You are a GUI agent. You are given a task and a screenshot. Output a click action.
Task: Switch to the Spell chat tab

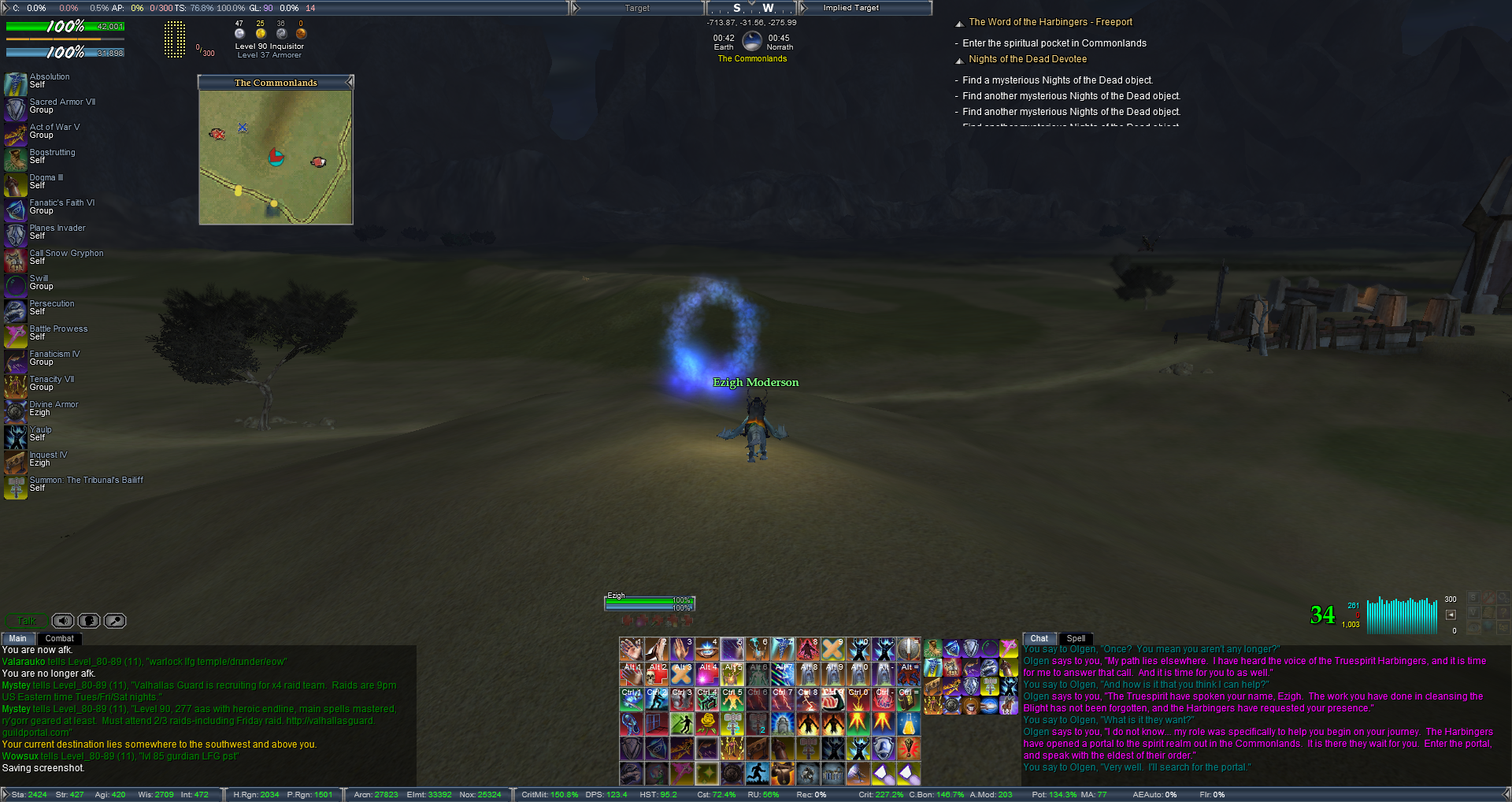click(x=1076, y=639)
